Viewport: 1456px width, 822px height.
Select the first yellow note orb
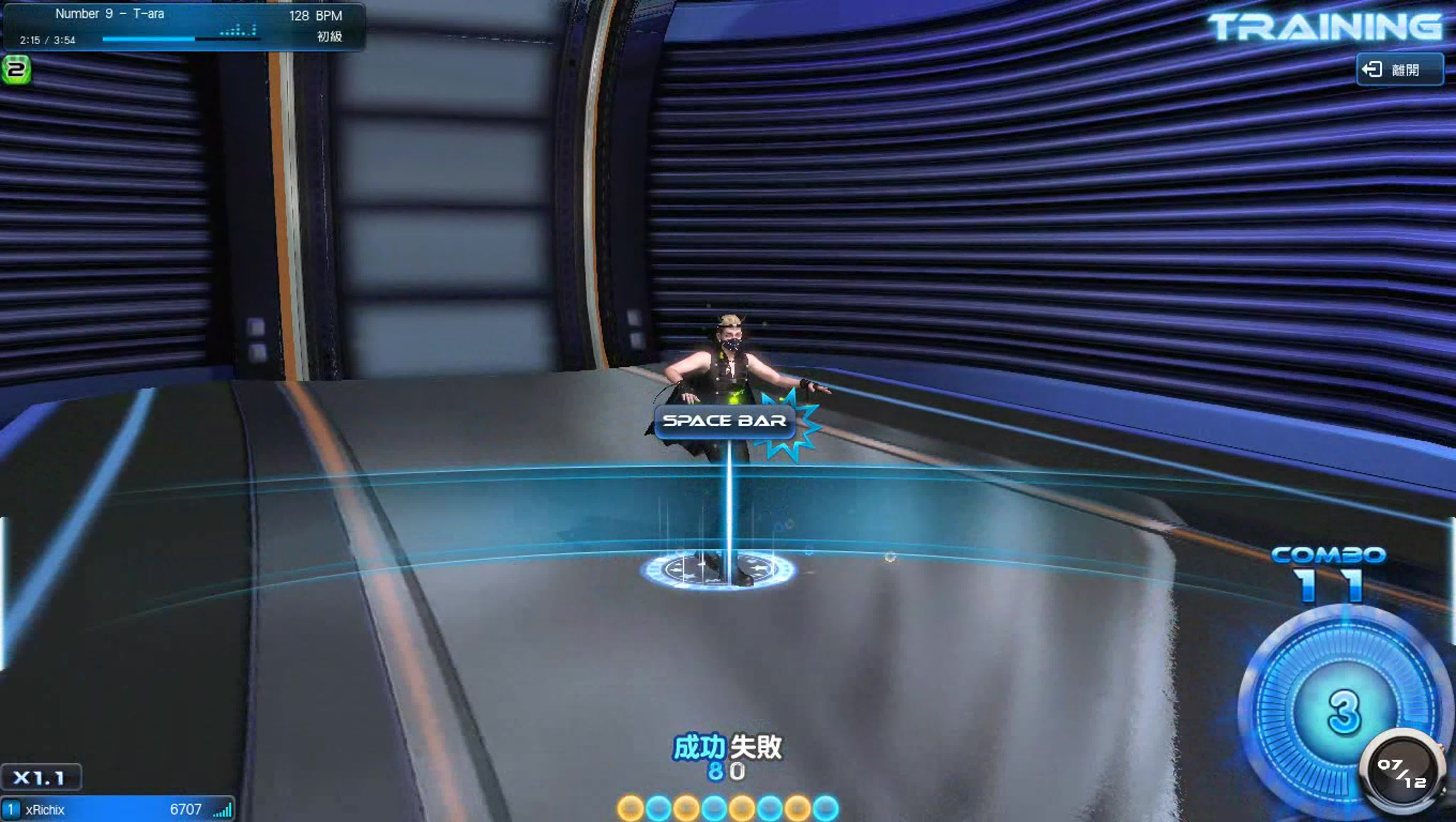tap(631, 808)
